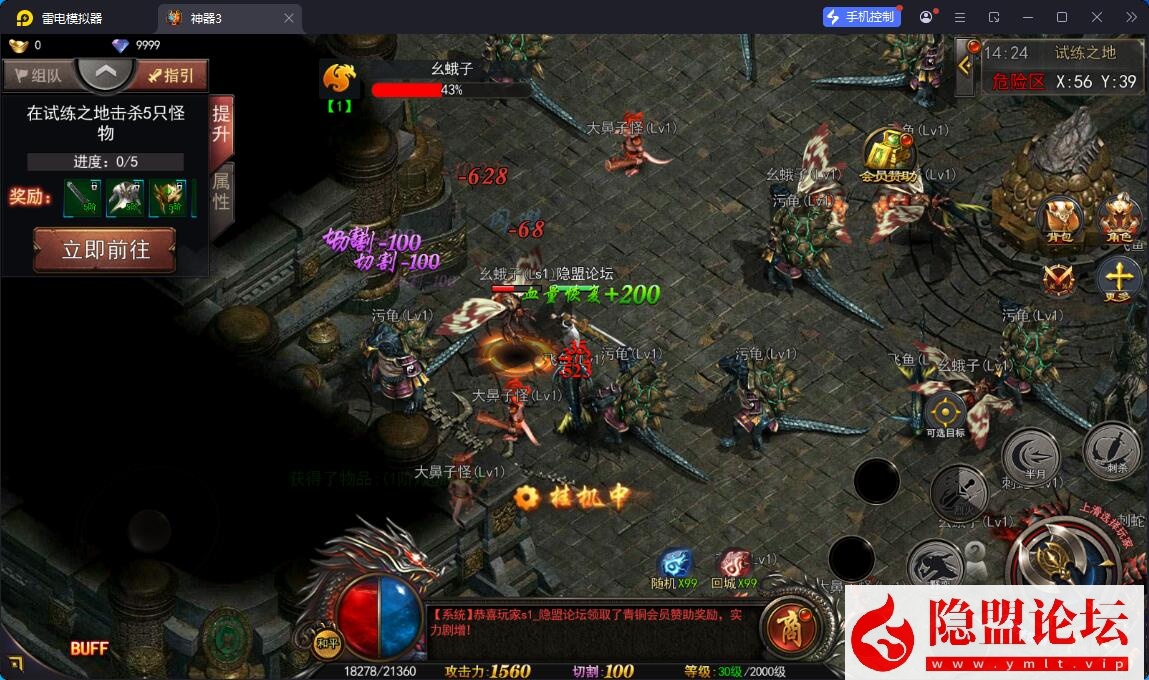Open the 会员赞助 member sponsor icon
Image resolution: width=1149 pixels, height=680 pixels.
pos(887,156)
